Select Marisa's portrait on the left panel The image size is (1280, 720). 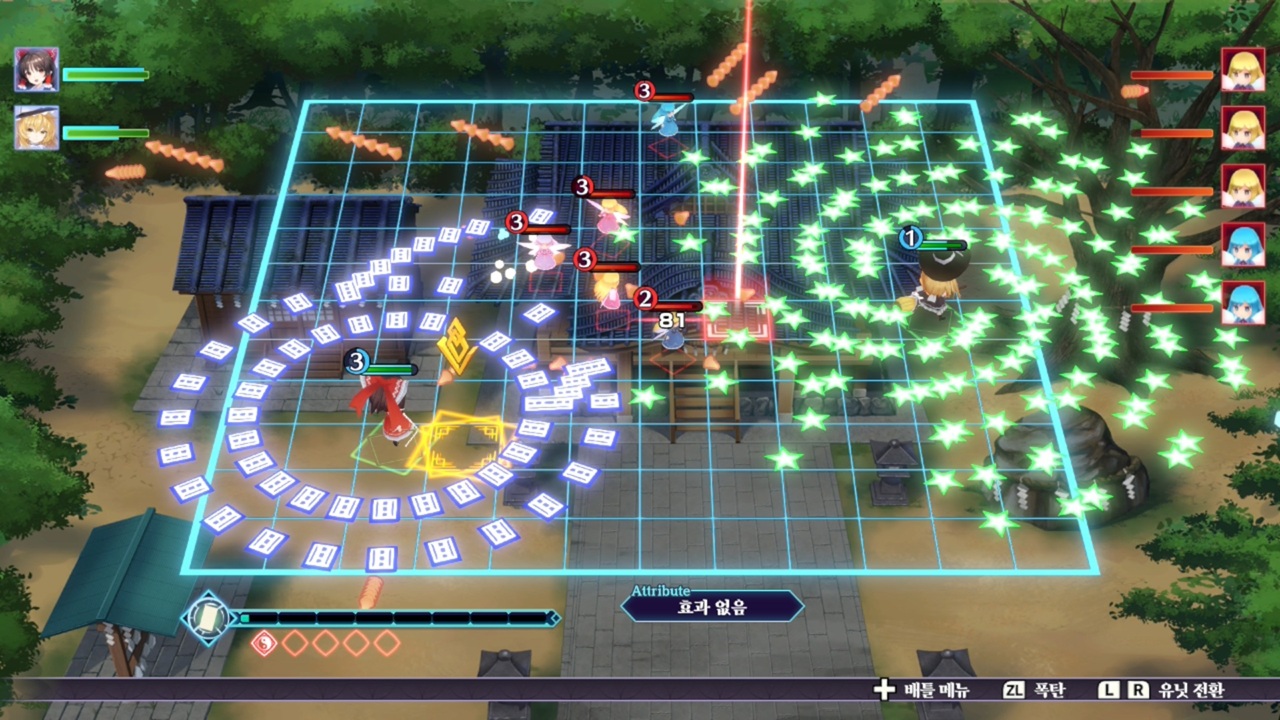[37, 130]
